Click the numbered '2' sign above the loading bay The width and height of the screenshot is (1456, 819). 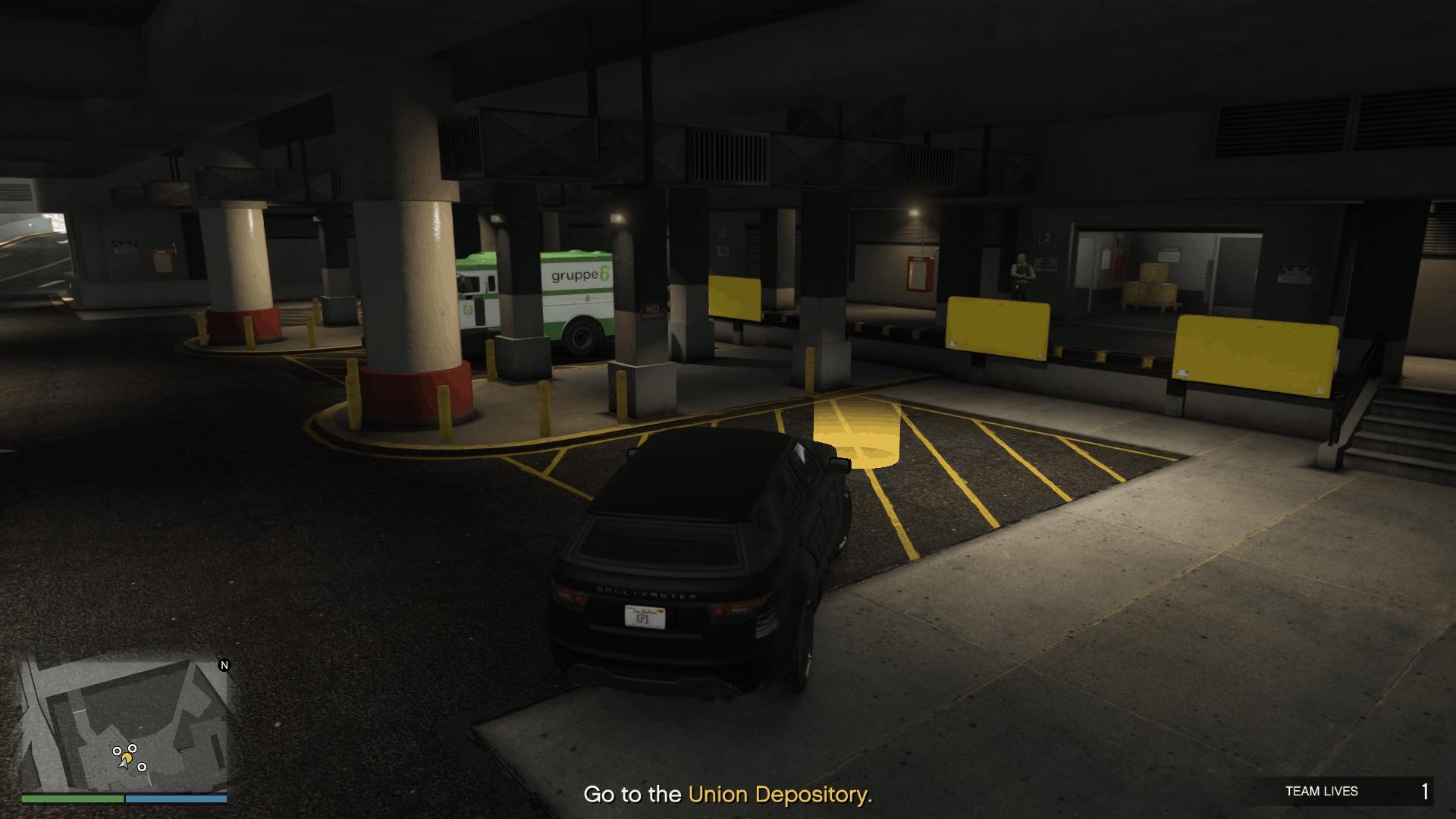point(1047,237)
